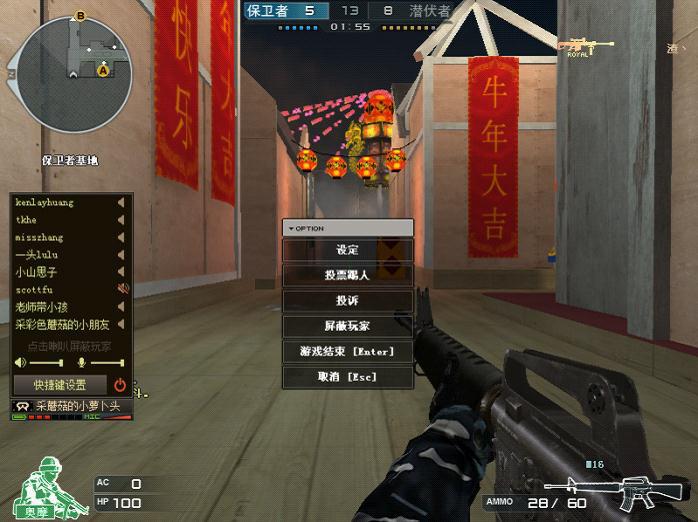The image size is (698, 522).
Task: Mute kenlayhuang's voice speaker icon
Action: tap(122, 203)
